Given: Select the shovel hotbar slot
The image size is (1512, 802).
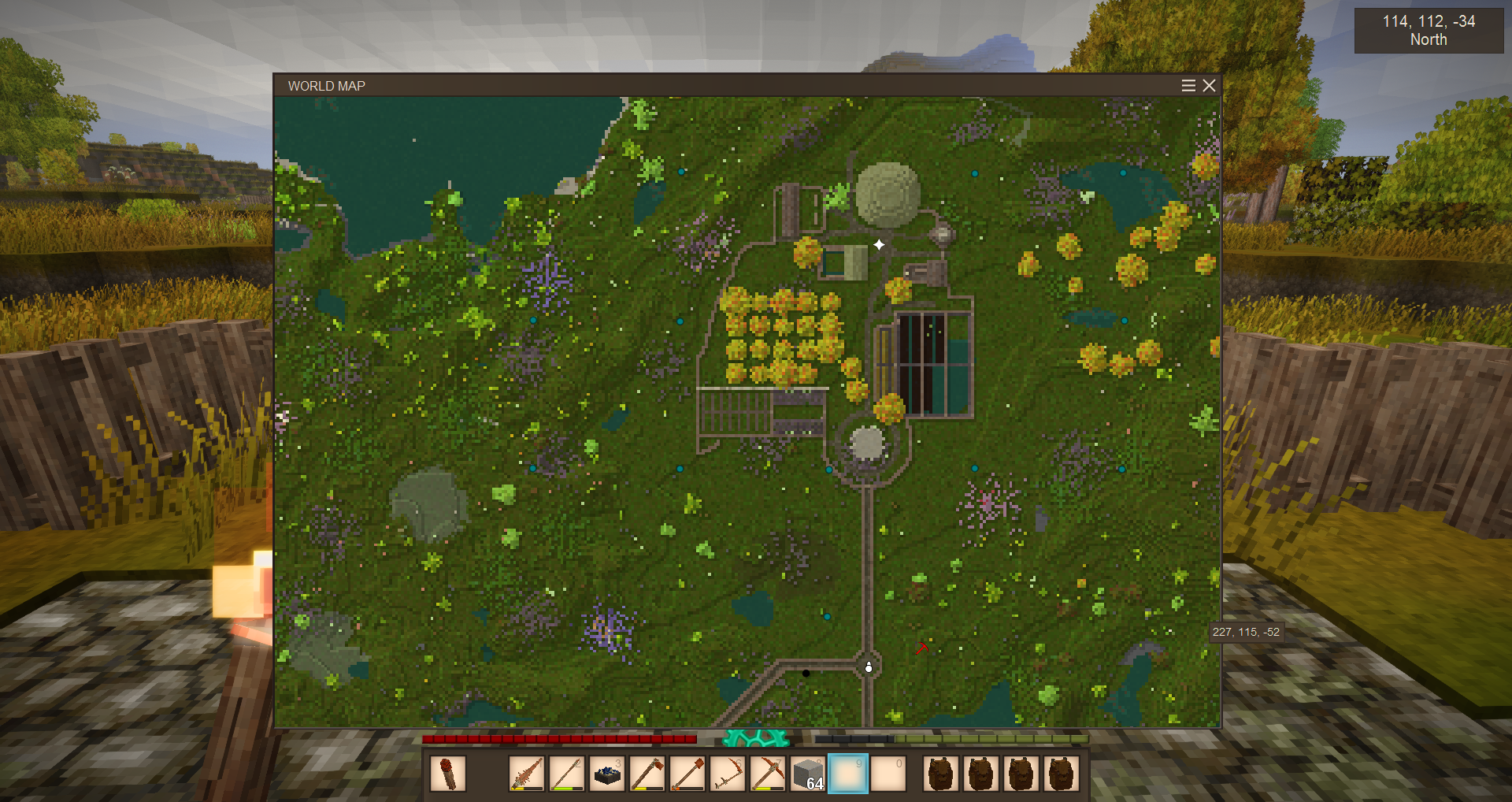Looking at the screenshot, I should click(x=687, y=774).
